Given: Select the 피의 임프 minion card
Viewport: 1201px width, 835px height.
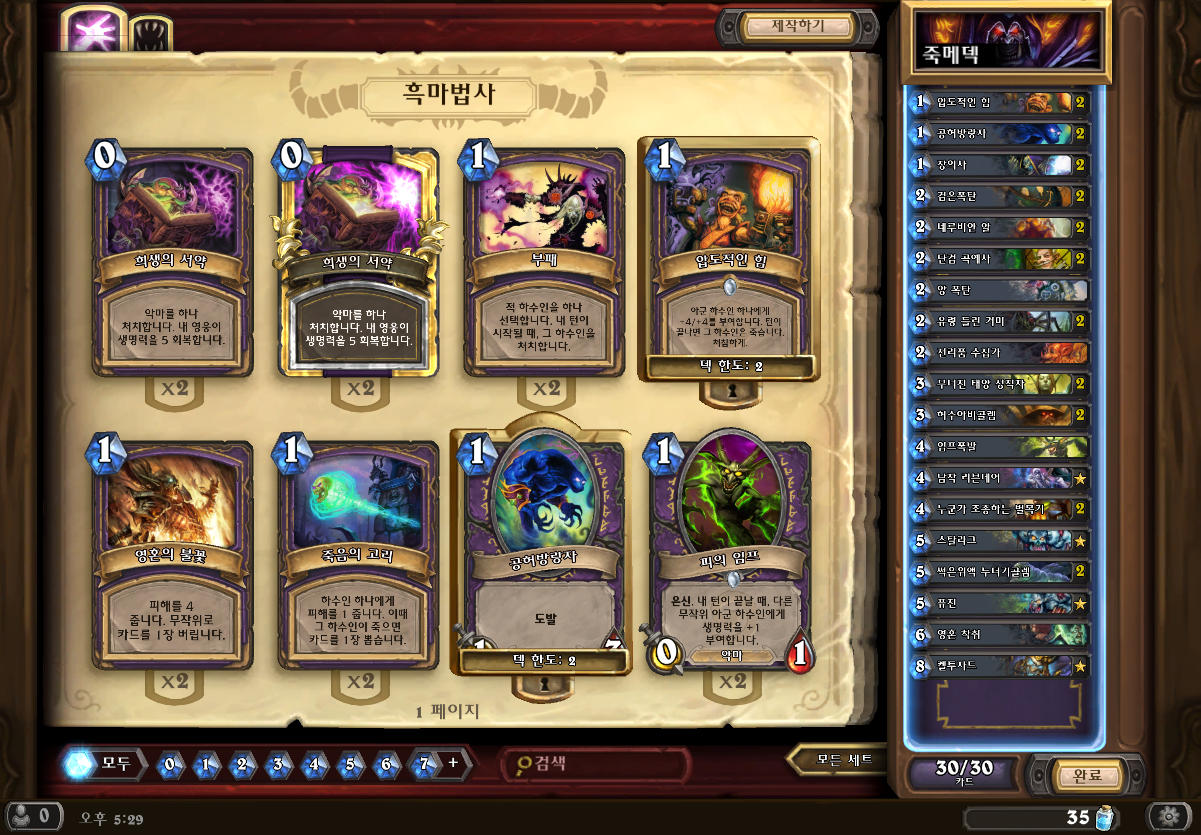Looking at the screenshot, I should pyautogui.click(x=731, y=550).
